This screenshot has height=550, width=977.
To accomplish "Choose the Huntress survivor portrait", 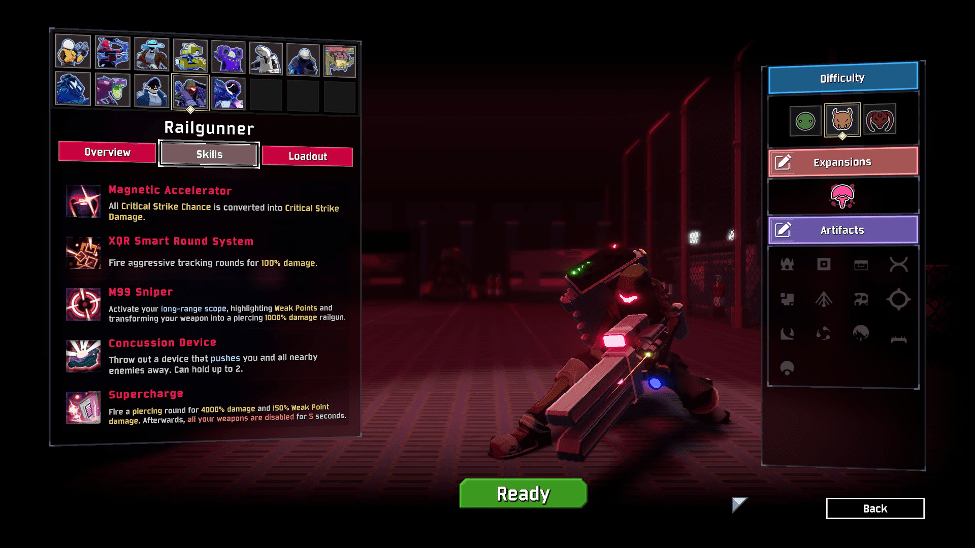I will [x=113, y=53].
